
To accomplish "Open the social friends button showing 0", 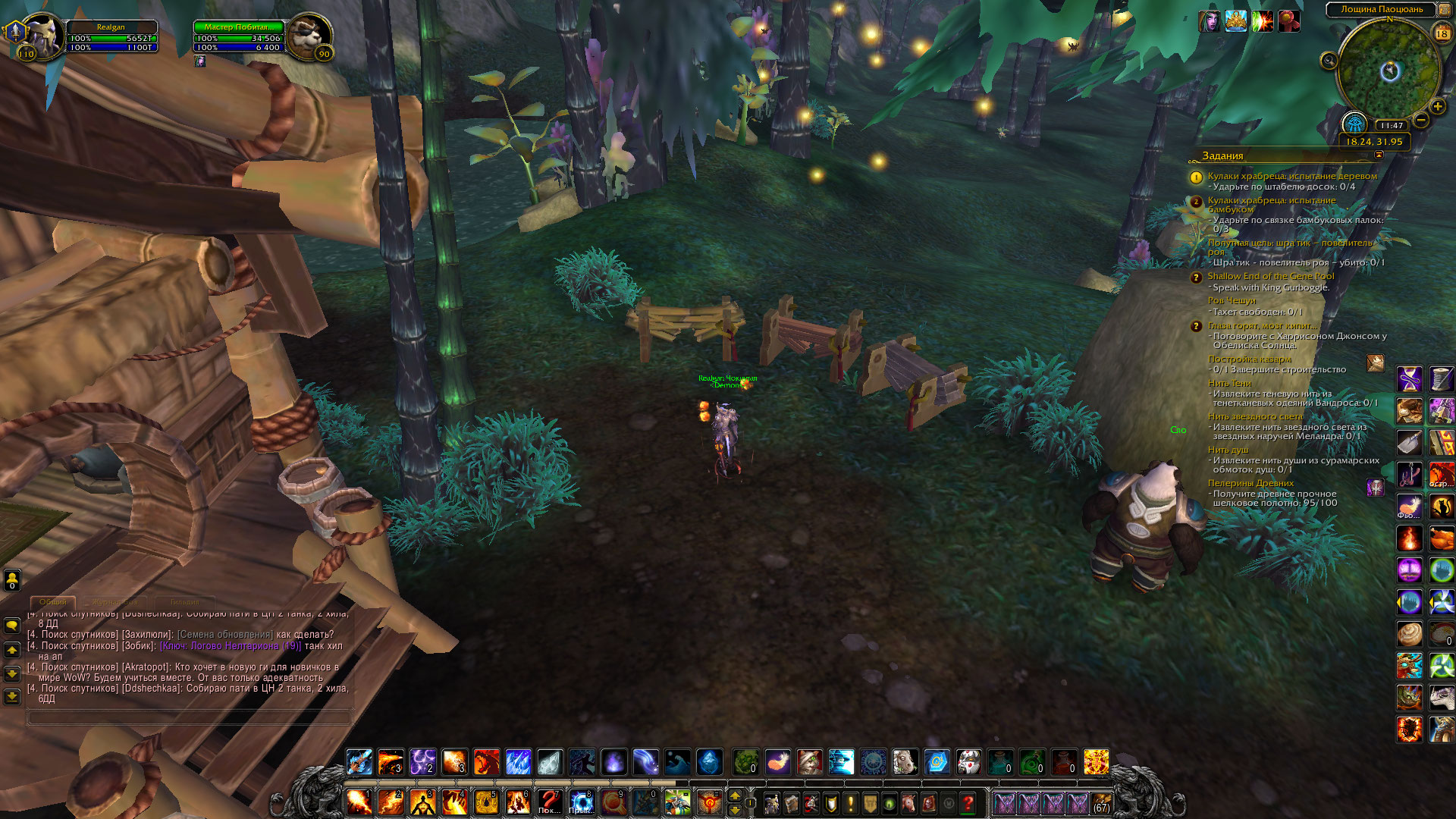I will 12,581.
